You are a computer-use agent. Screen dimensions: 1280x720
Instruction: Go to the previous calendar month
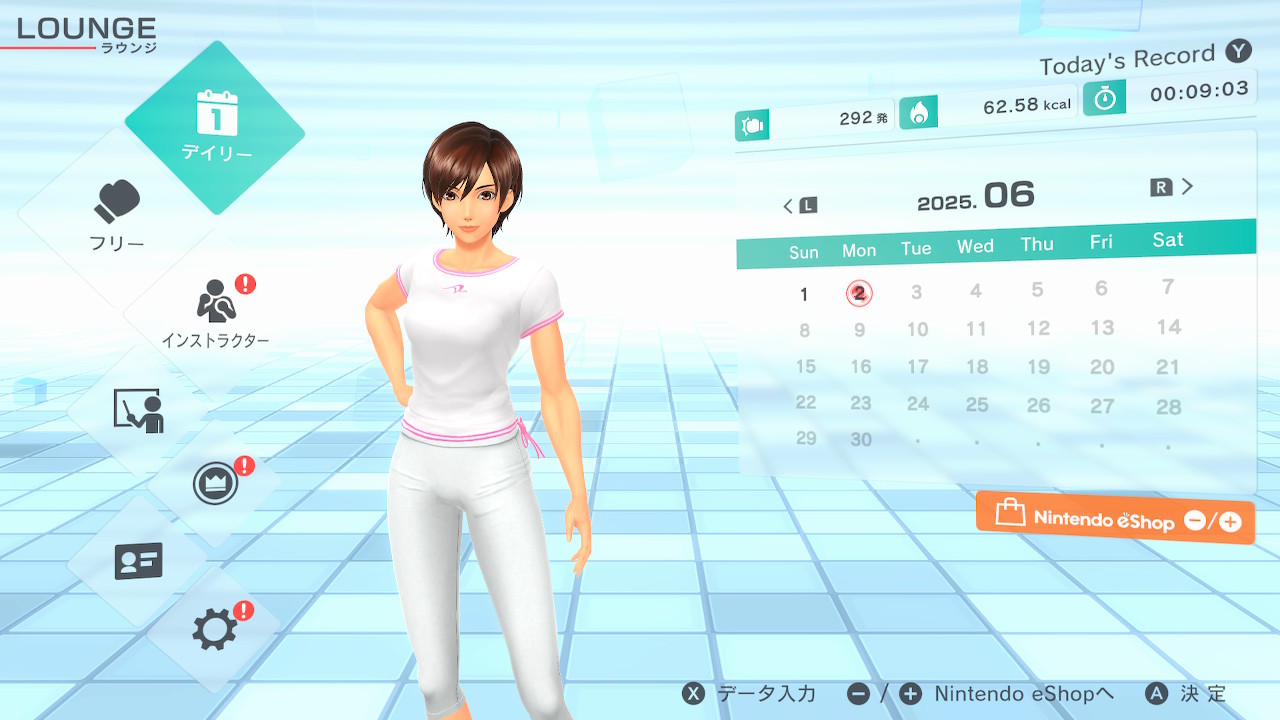pyautogui.click(x=799, y=206)
